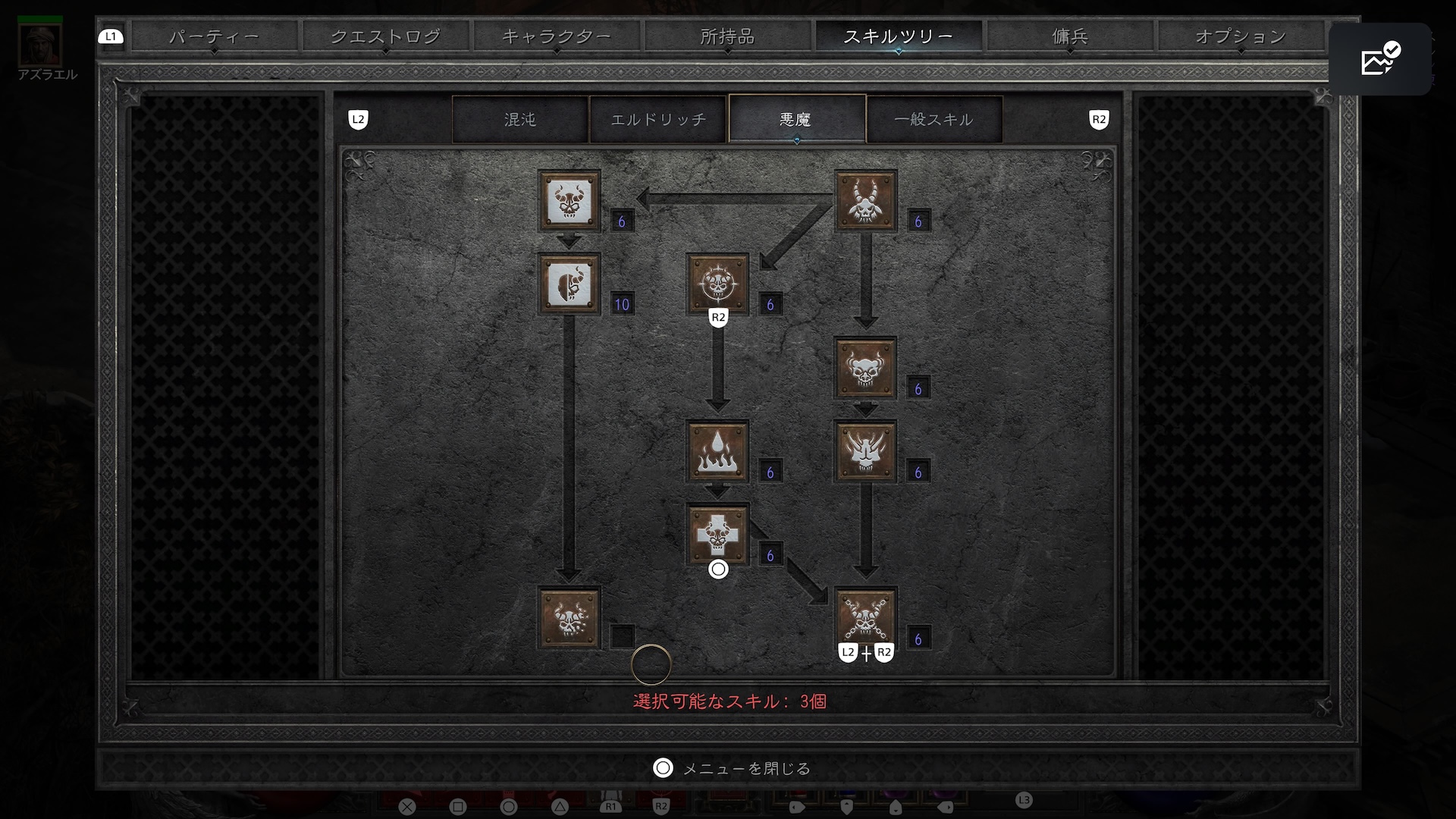Select the horned skull skill with upward horns
The width and height of the screenshot is (1456, 819).
click(x=865, y=201)
